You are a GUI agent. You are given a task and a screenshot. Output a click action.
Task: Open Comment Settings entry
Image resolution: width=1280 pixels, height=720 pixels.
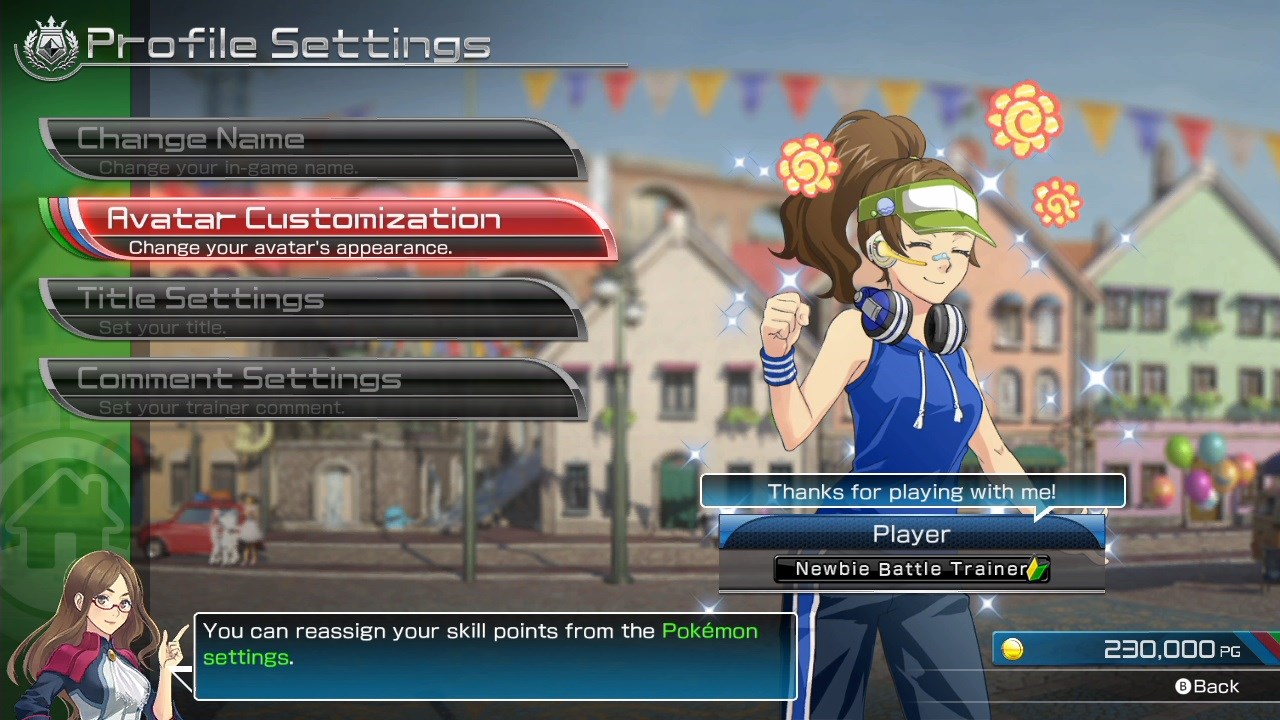pyautogui.click(x=310, y=389)
